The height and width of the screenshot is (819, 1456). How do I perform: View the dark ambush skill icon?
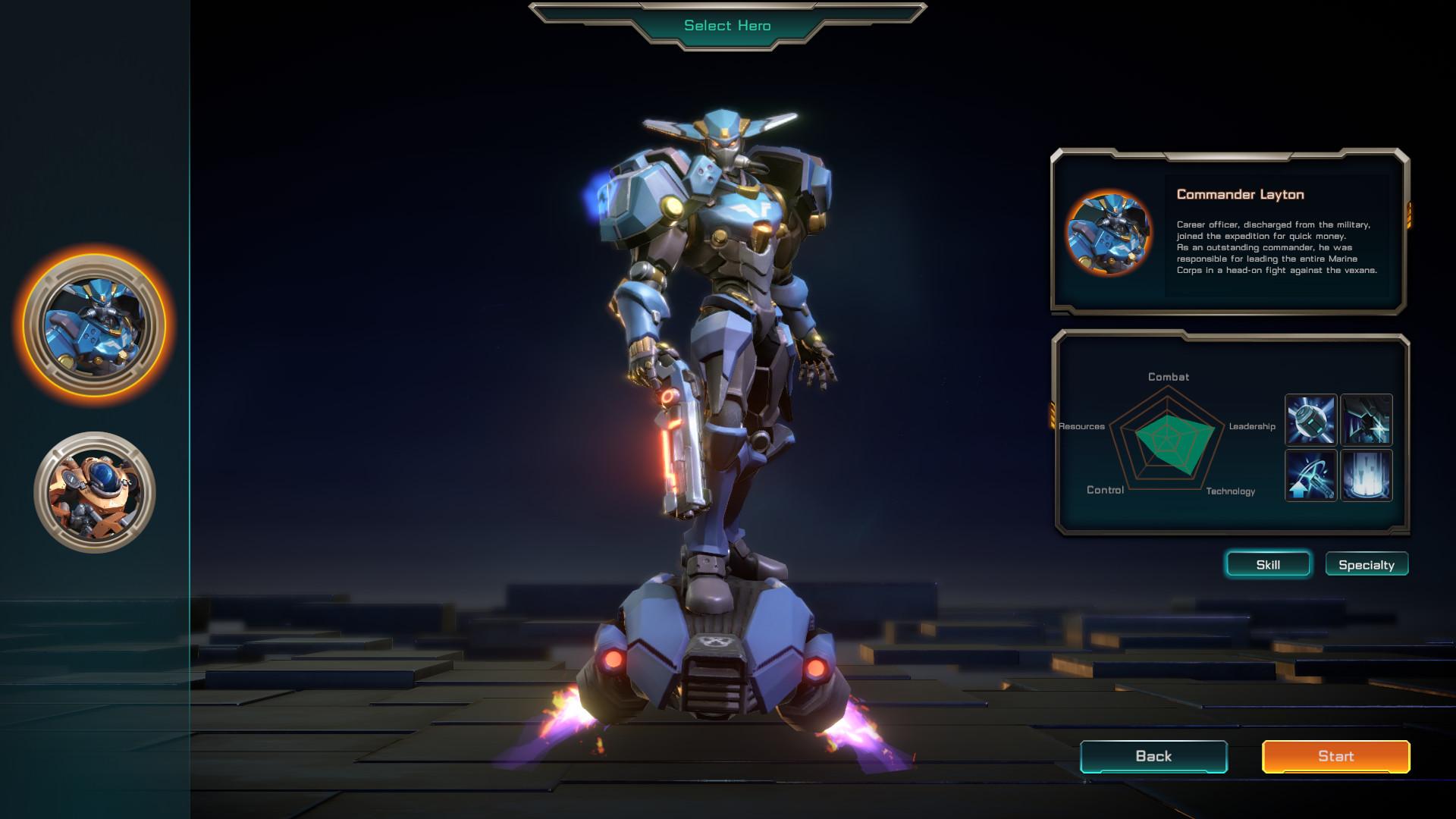(x=1365, y=419)
